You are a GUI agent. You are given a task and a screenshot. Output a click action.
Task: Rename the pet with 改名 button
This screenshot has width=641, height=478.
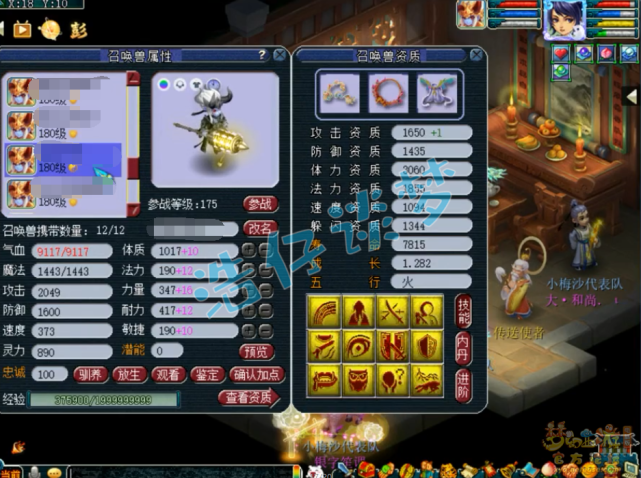tap(260, 229)
